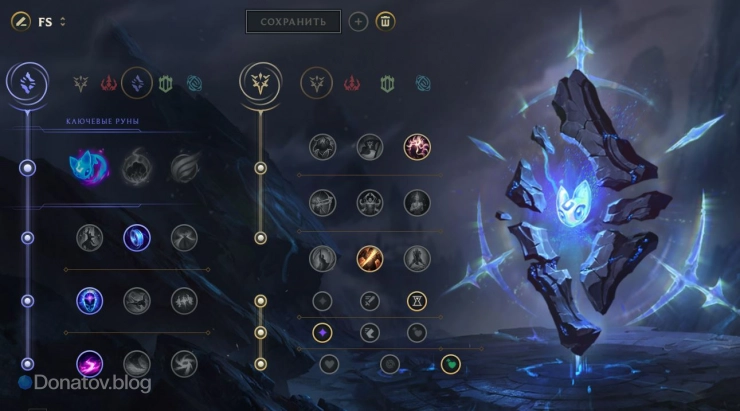The image size is (740, 411).
Task: Delete the rune page with trash icon
Action: [x=385, y=21]
